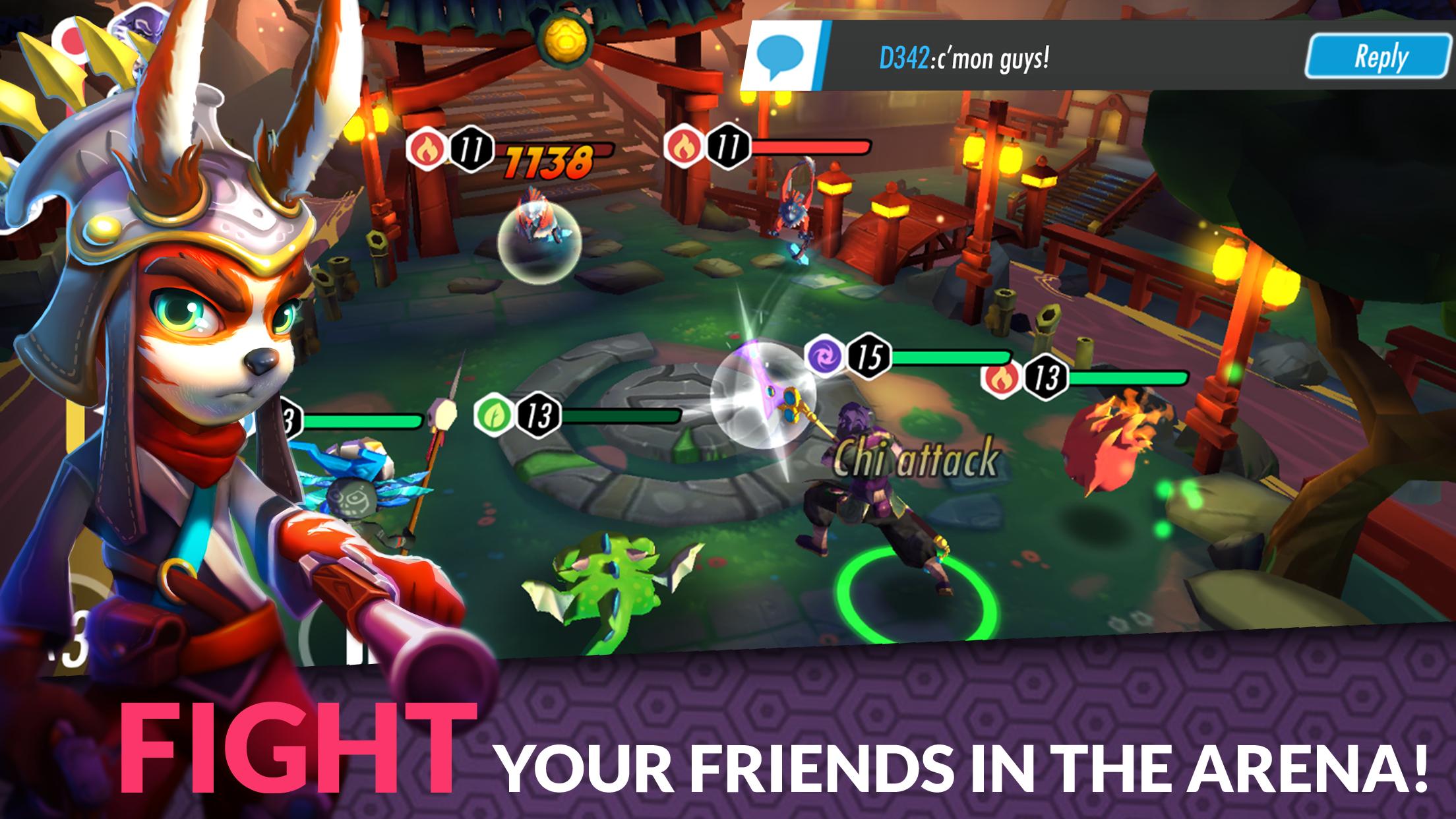Expand the chat message banner
The height and width of the screenshot is (819, 1456).
point(1088,58)
